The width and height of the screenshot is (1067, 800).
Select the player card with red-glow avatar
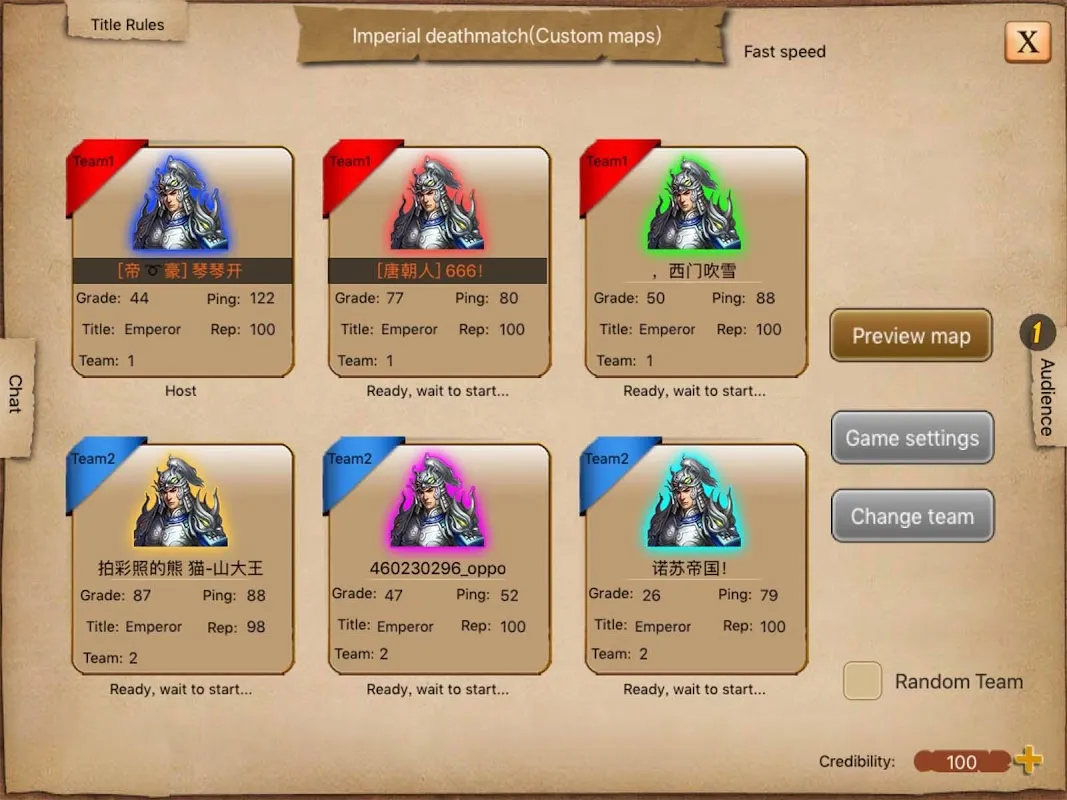coord(438,262)
